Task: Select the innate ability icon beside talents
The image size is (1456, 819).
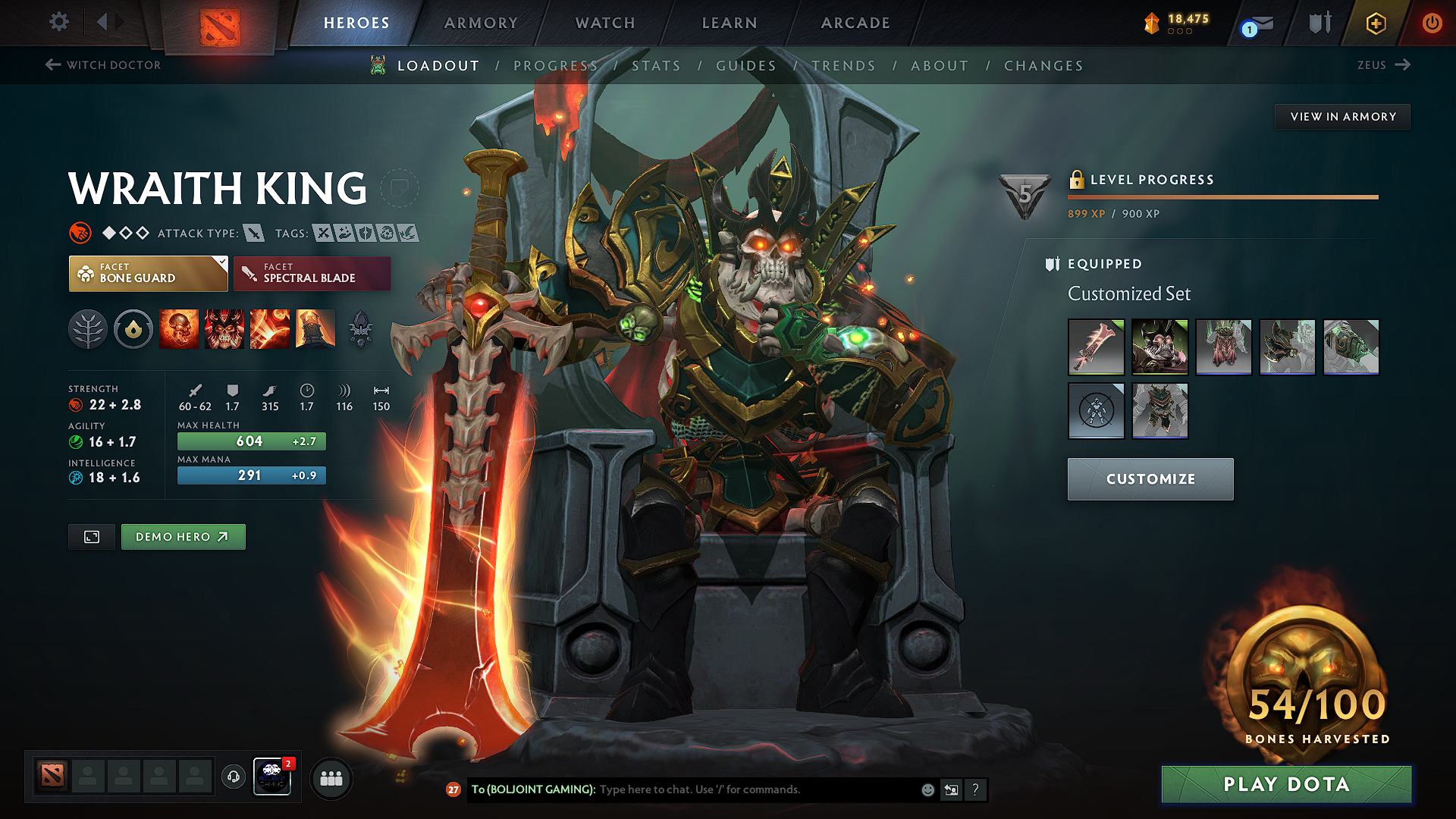Action: pos(133,328)
